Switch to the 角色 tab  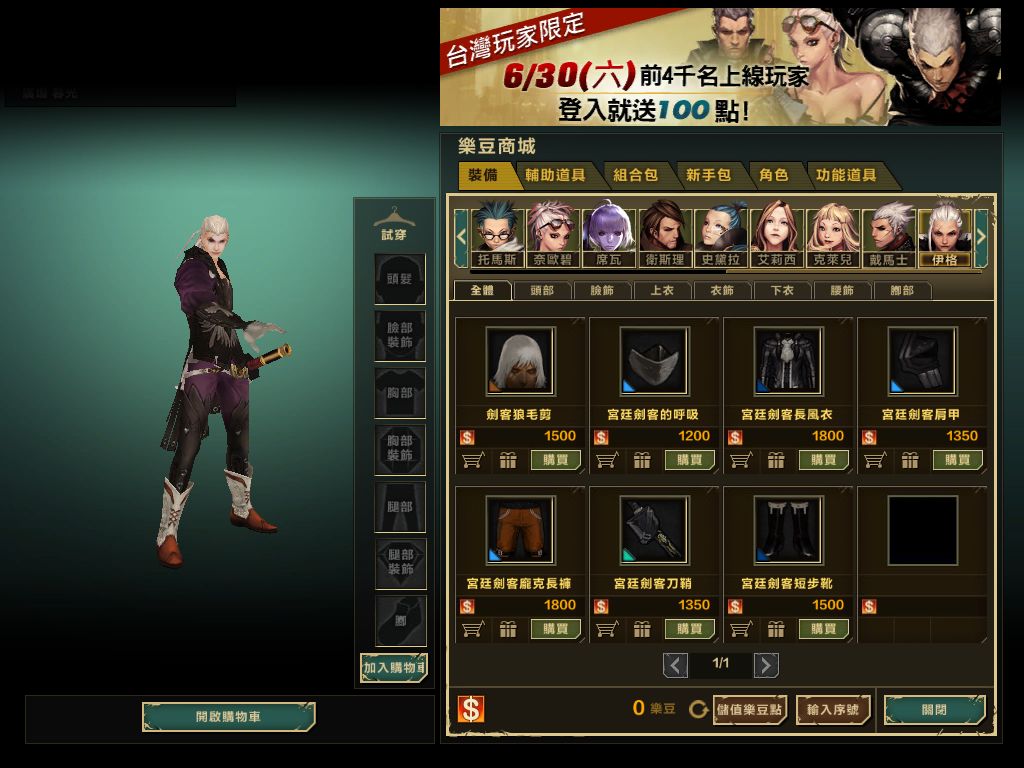tap(773, 175)
